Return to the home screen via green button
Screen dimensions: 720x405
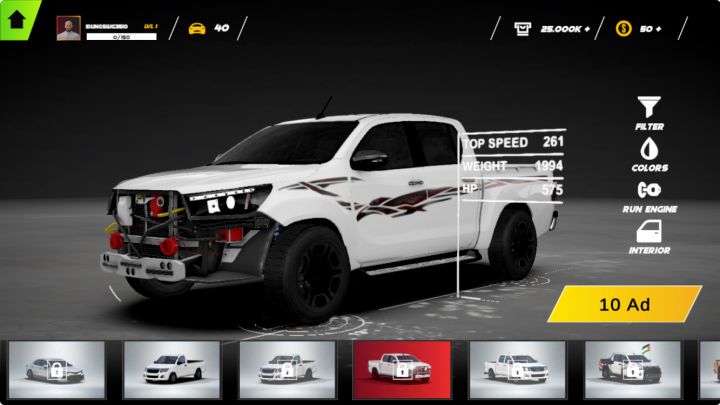17,17
